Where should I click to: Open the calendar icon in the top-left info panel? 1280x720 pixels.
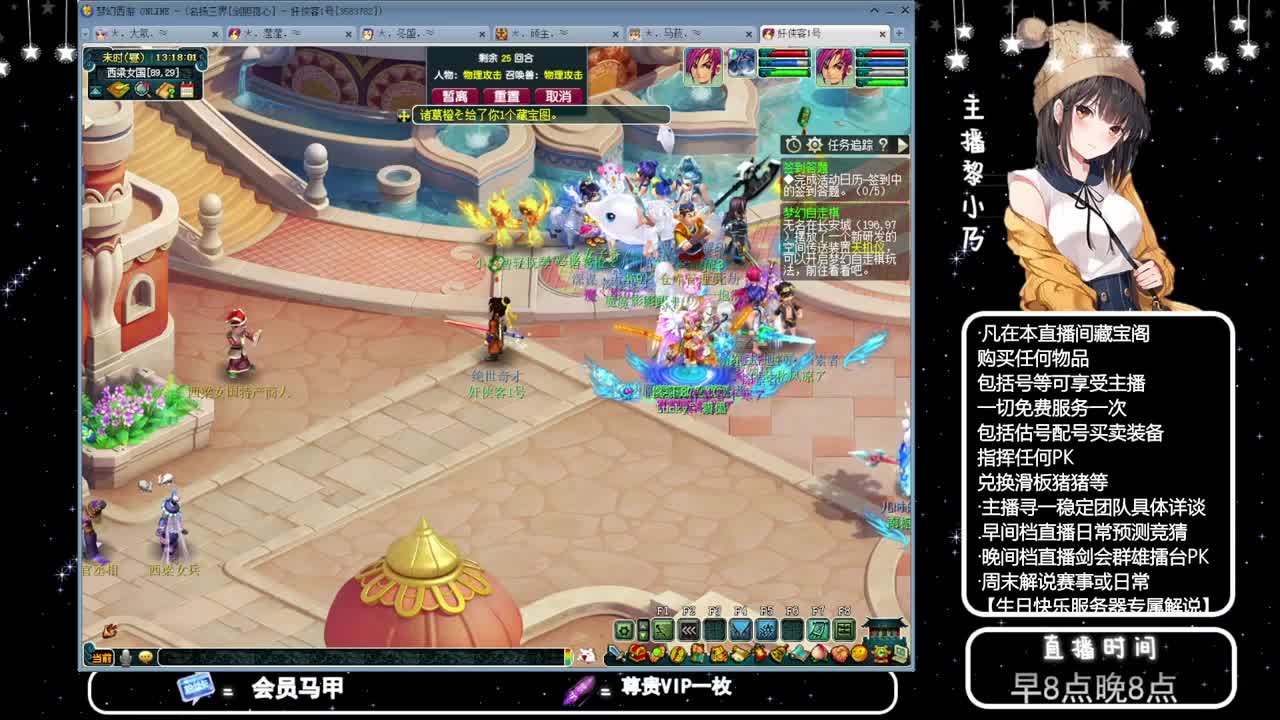187,89
